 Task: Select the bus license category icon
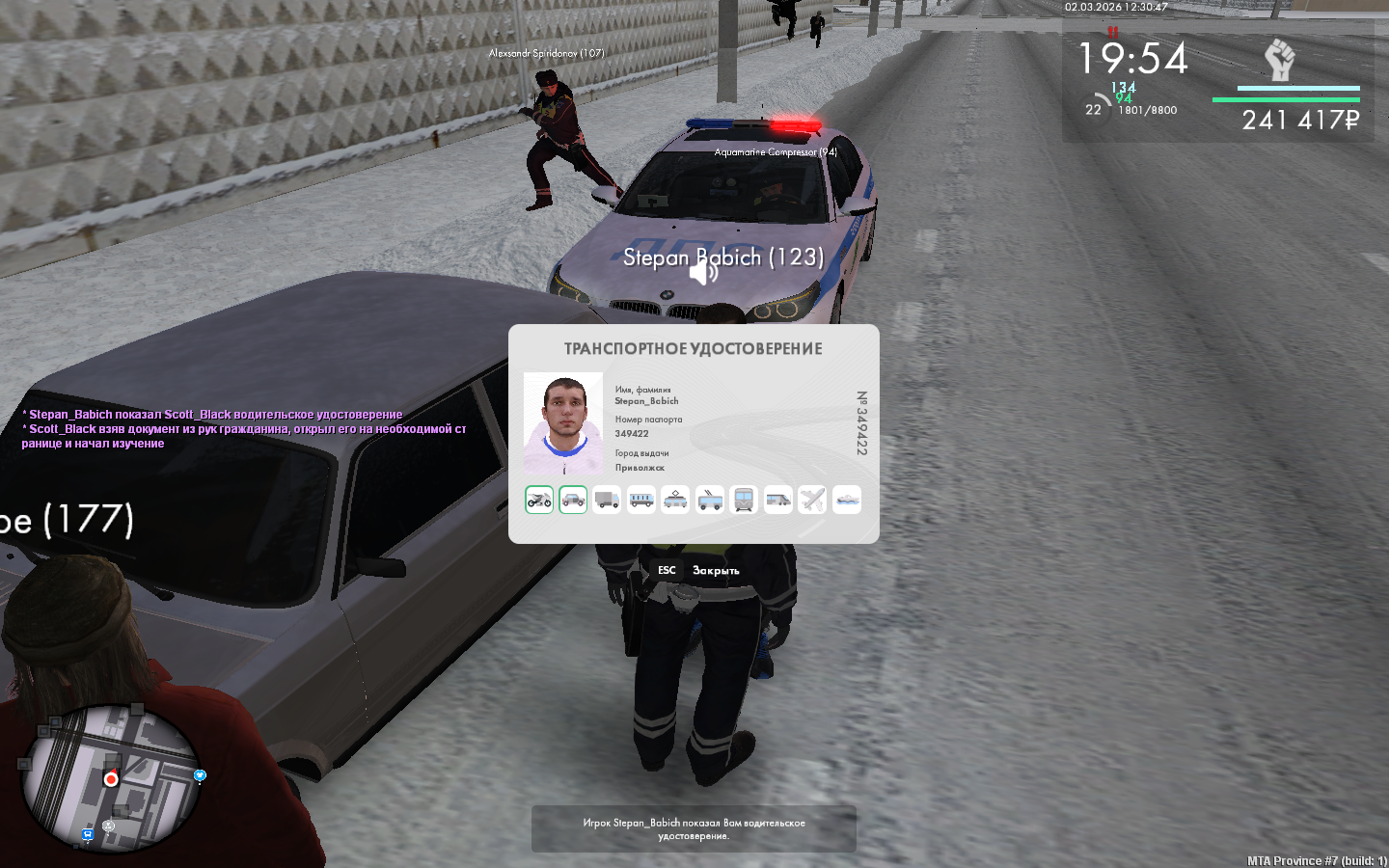coord(641,500)
